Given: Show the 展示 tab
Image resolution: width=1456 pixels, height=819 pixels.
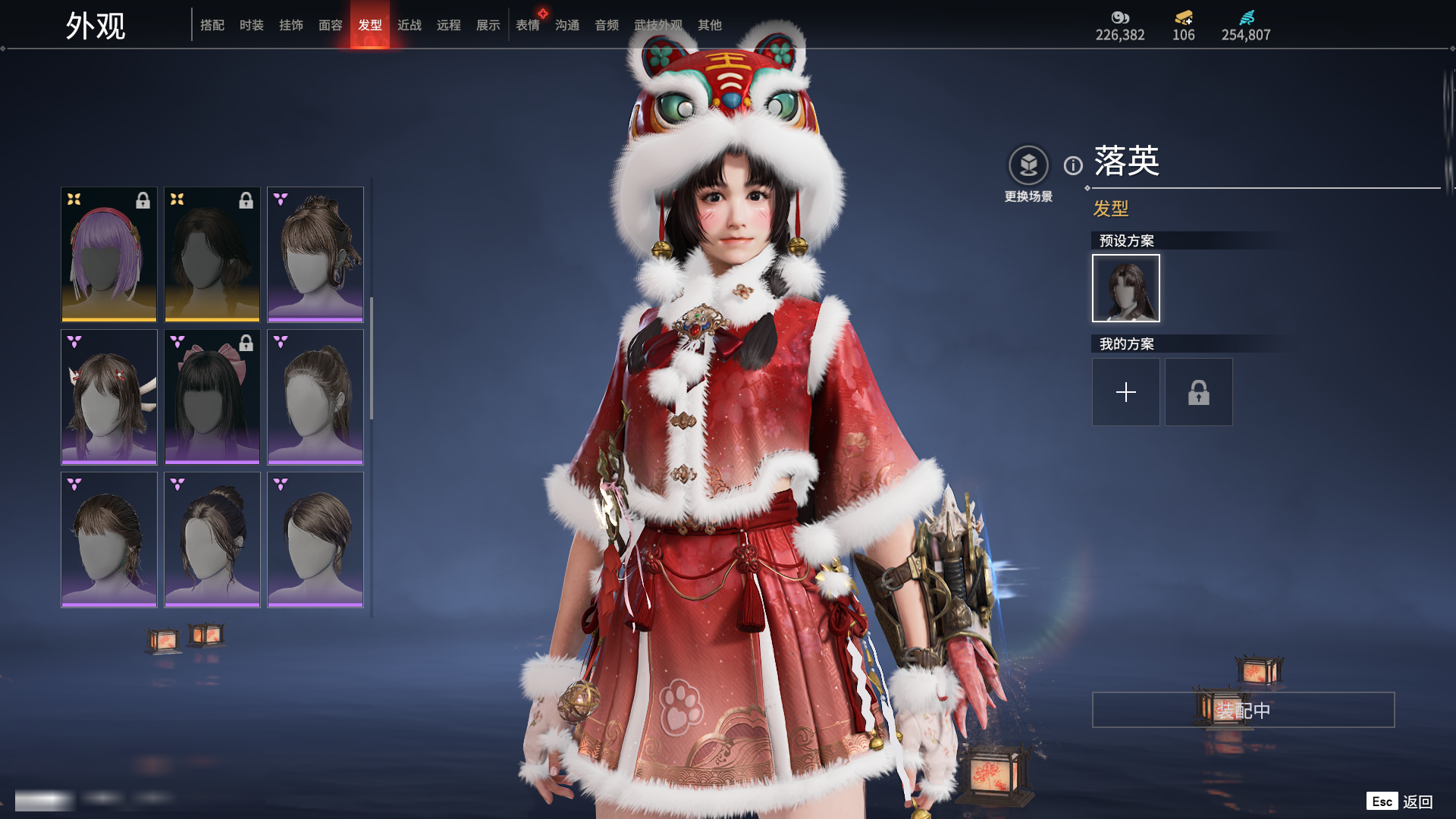Looking at the screenshot, I should (x=488, y=25).
